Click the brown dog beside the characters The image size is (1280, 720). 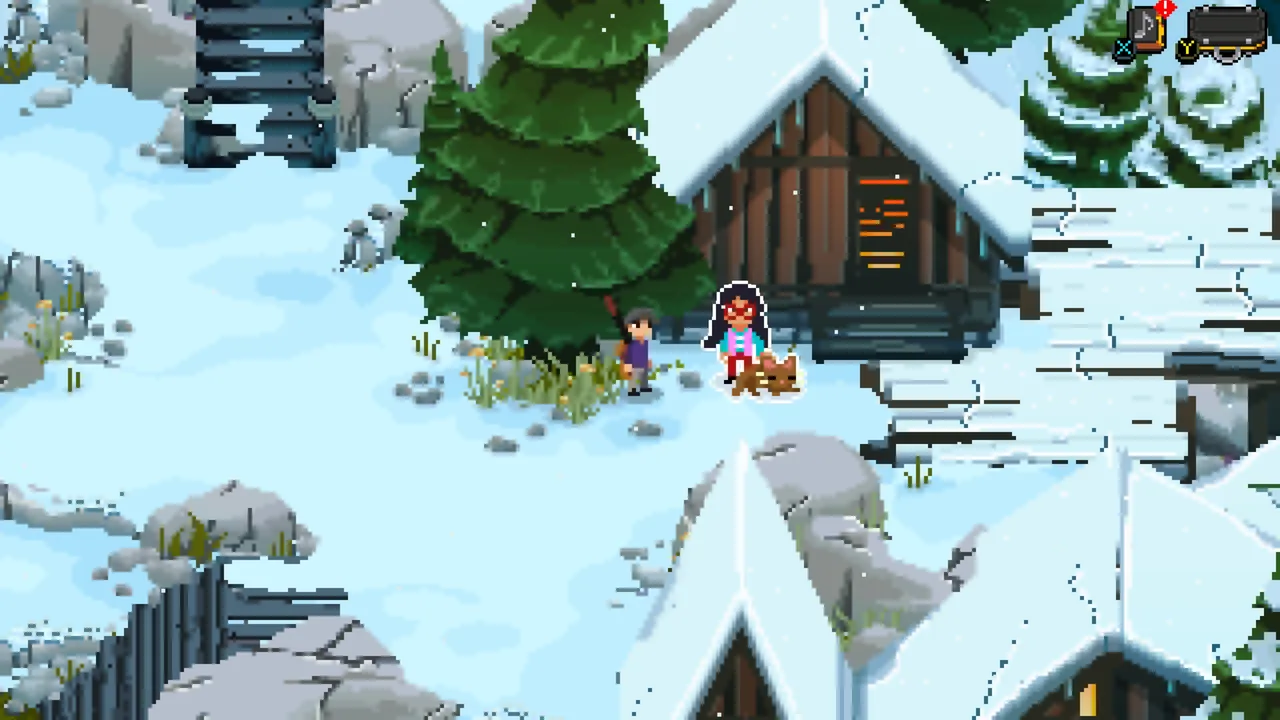[x=765, y=380]
